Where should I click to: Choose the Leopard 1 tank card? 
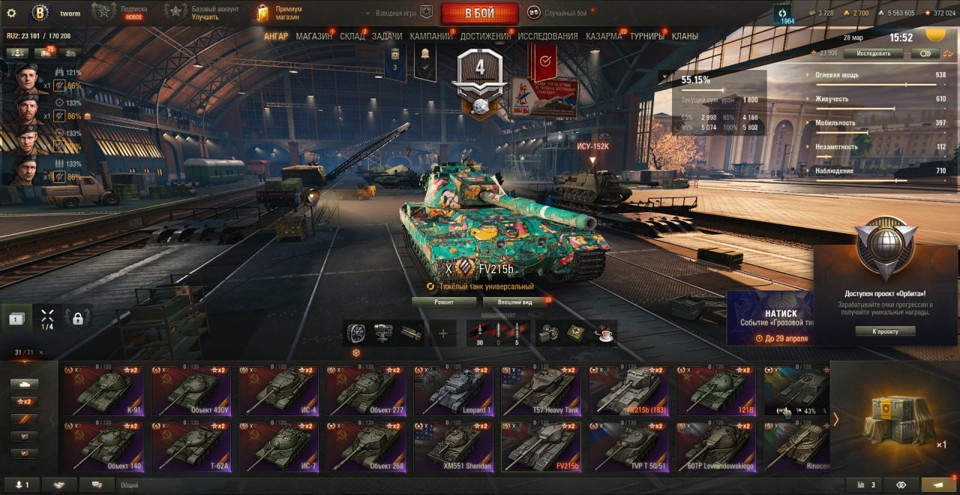[x=452, y=391]
